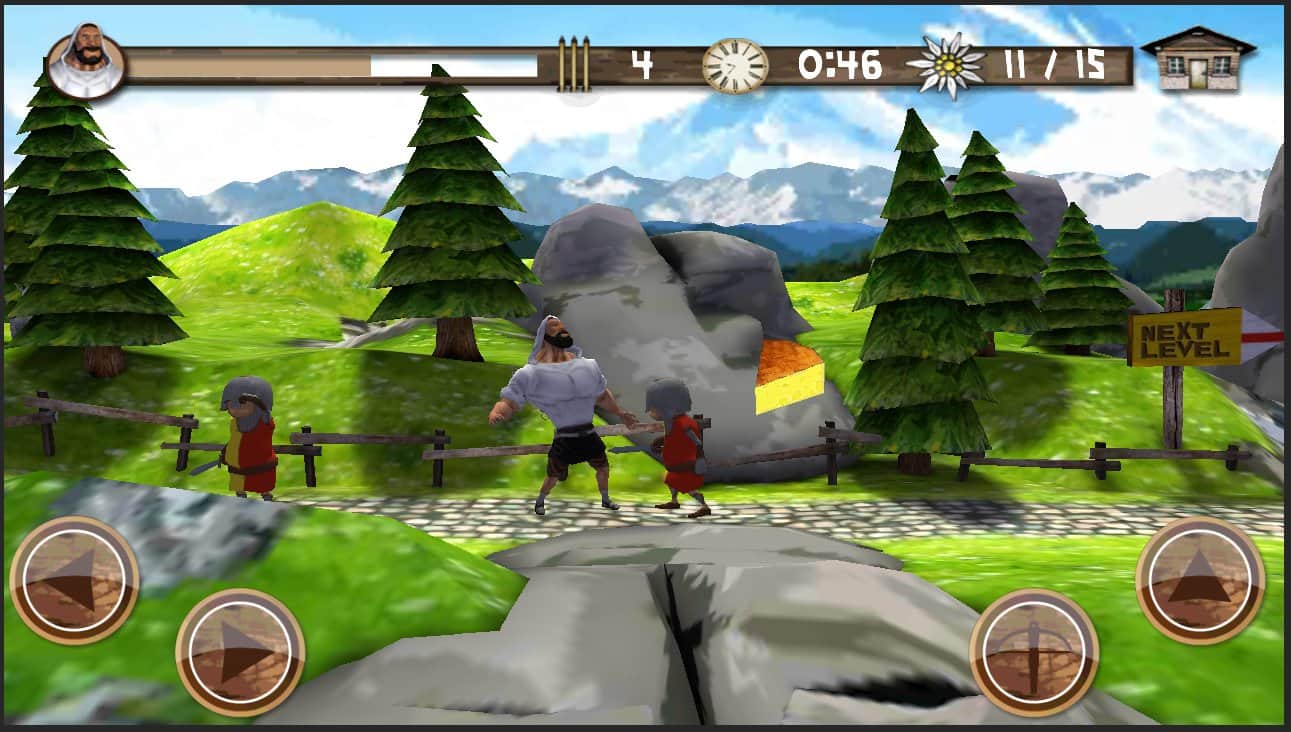Fire the crossbow with the attack button
1291x732 pixels.
click(1034, 652)
